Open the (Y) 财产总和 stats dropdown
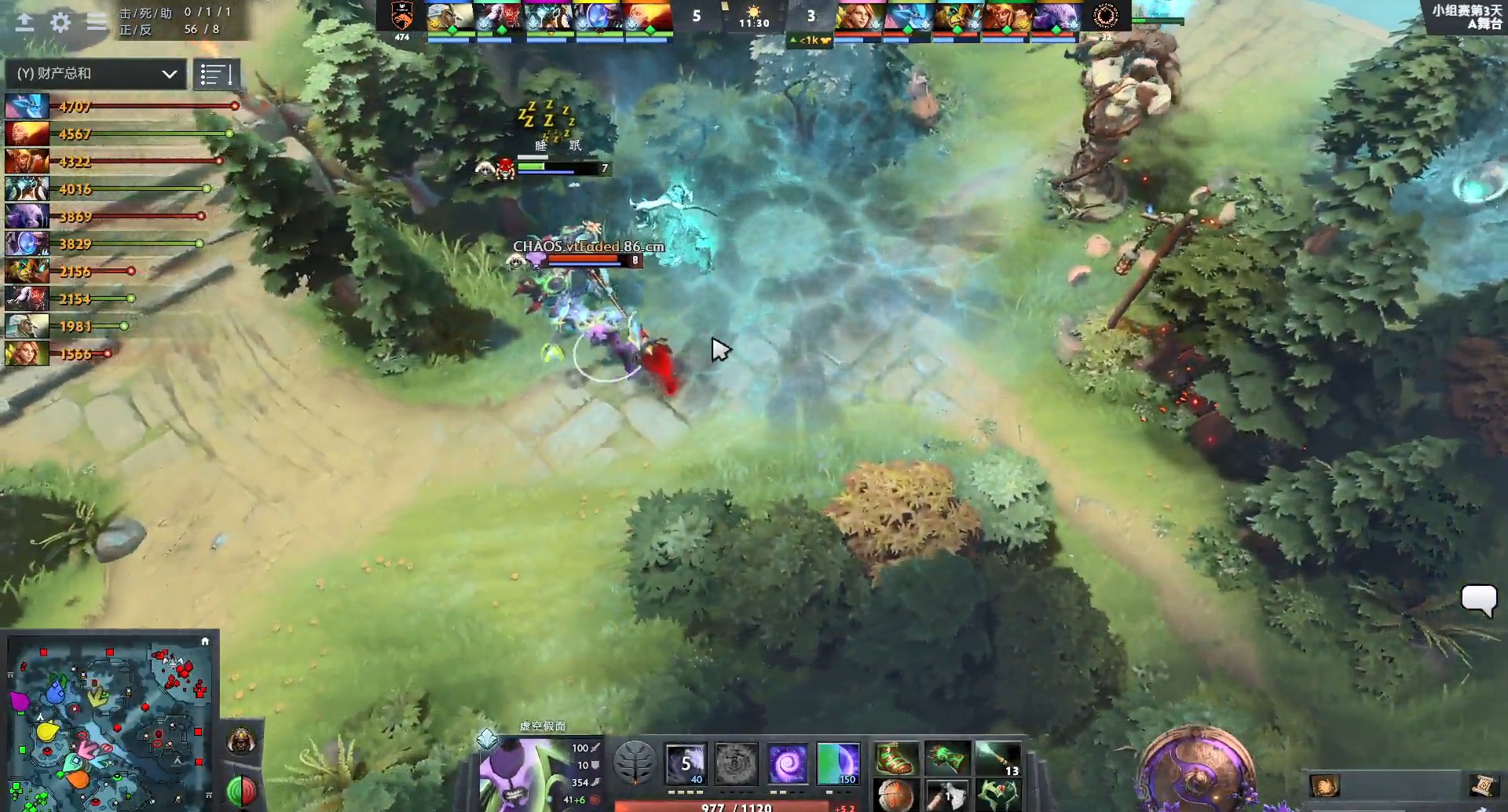 [93, 74]
